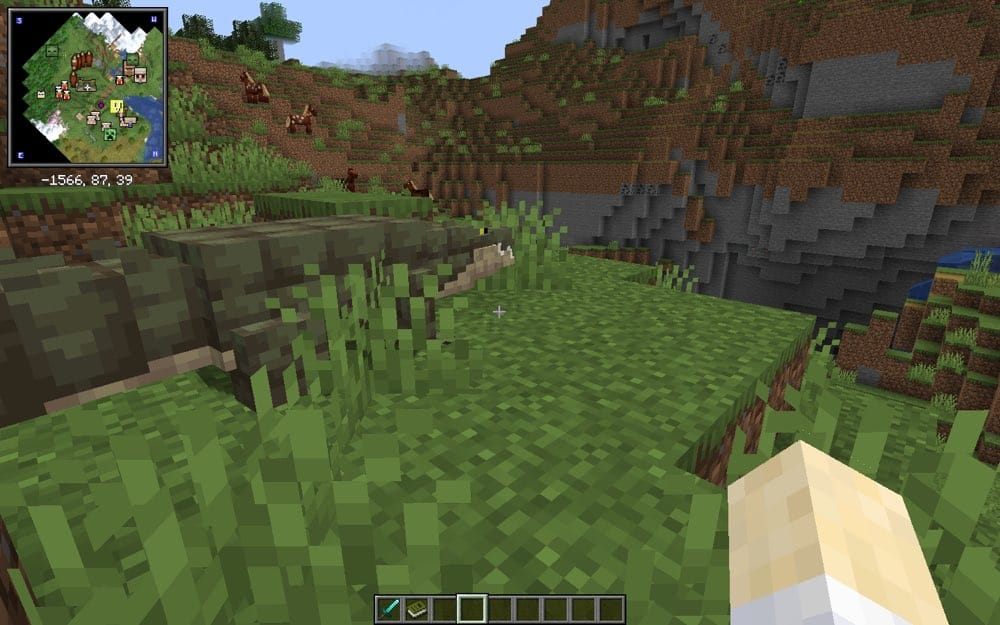This screenshot has width=1000, height=625.
Task: Click the yellow waypoint marker on the minimap
Action: (117, 107)
